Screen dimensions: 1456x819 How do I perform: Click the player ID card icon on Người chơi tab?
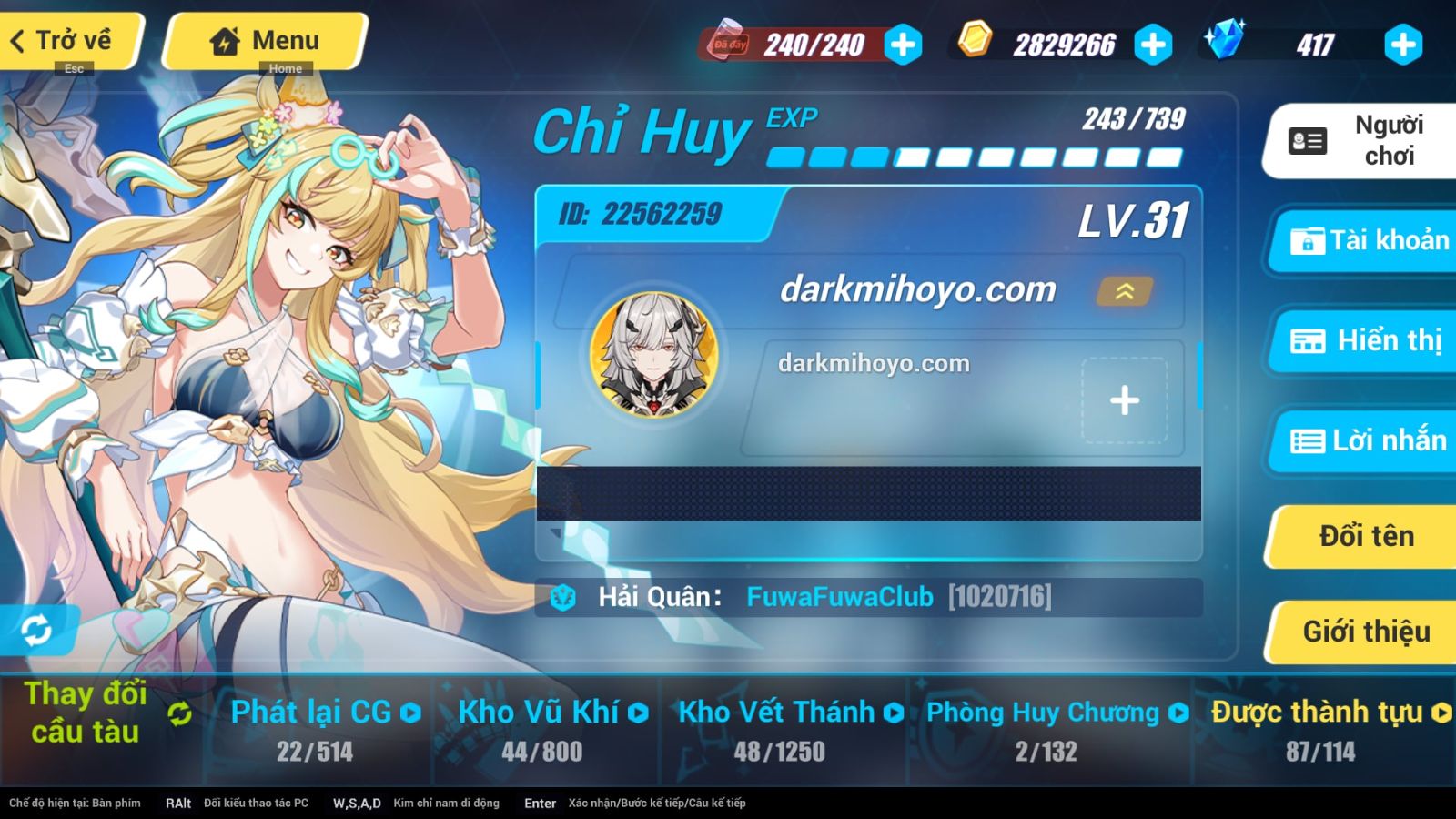[x=1305, y=140]
